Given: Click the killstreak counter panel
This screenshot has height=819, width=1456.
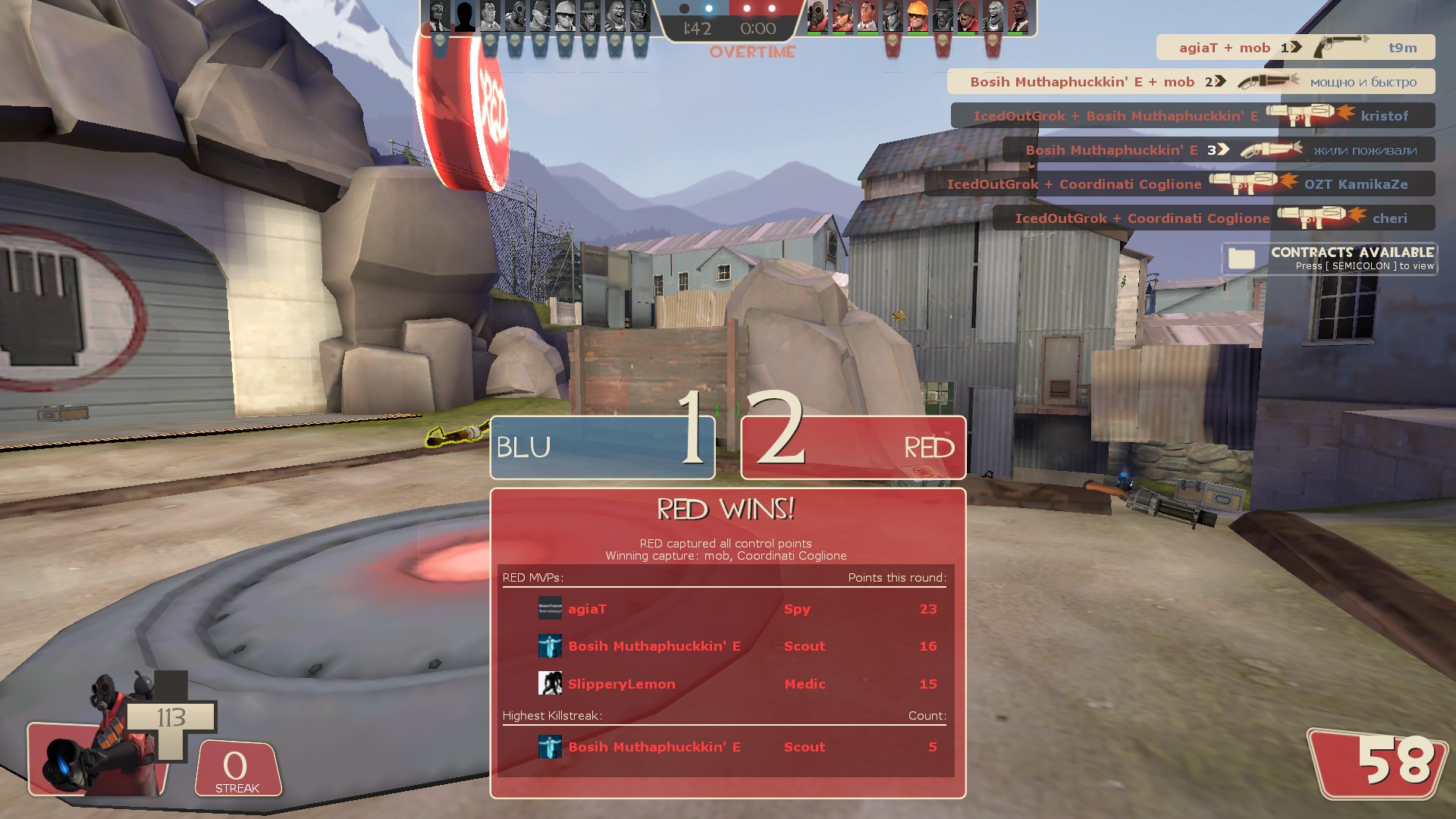Looking at the screenshot, I should pyautogui.click(x=237, y=769).
